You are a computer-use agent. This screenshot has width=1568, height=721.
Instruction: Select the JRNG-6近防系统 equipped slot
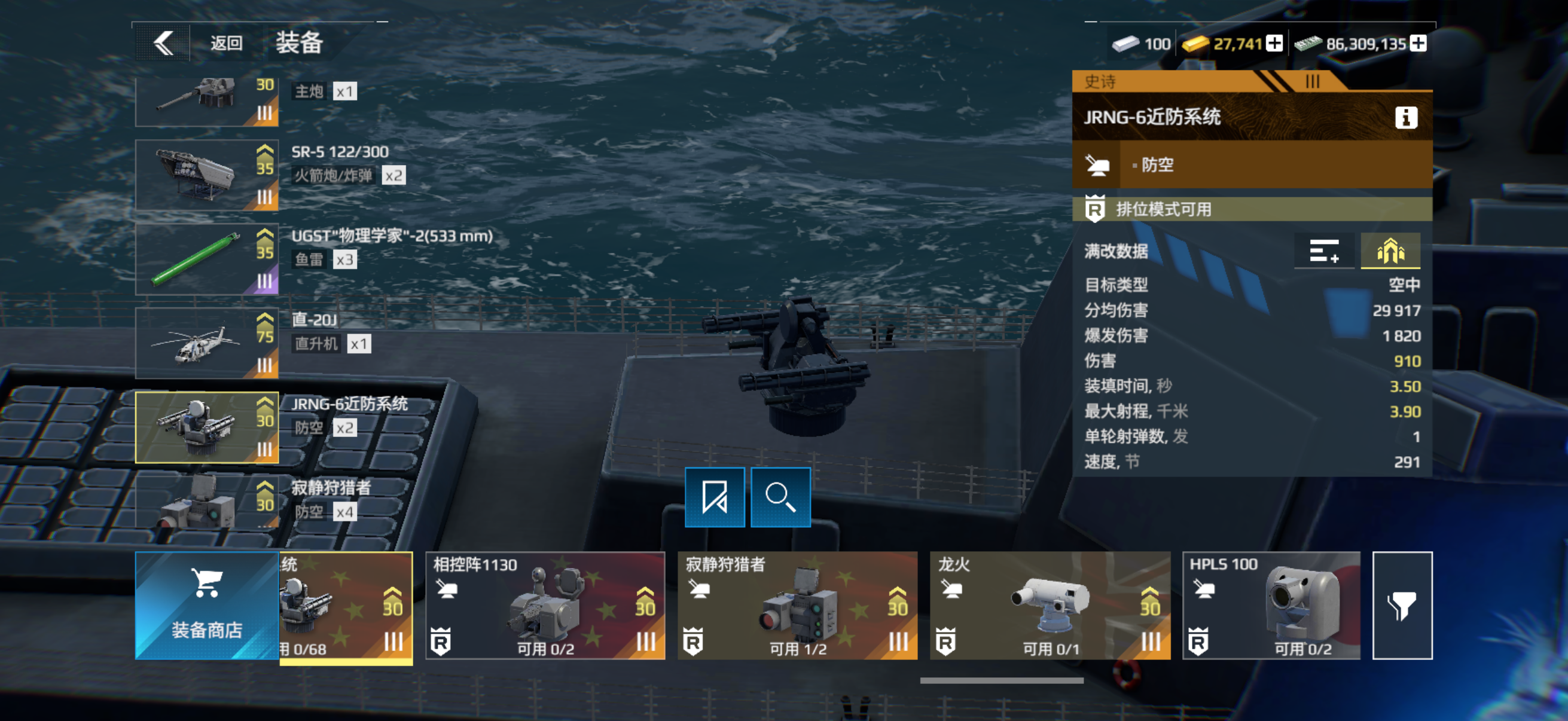(x=206, y=427)
